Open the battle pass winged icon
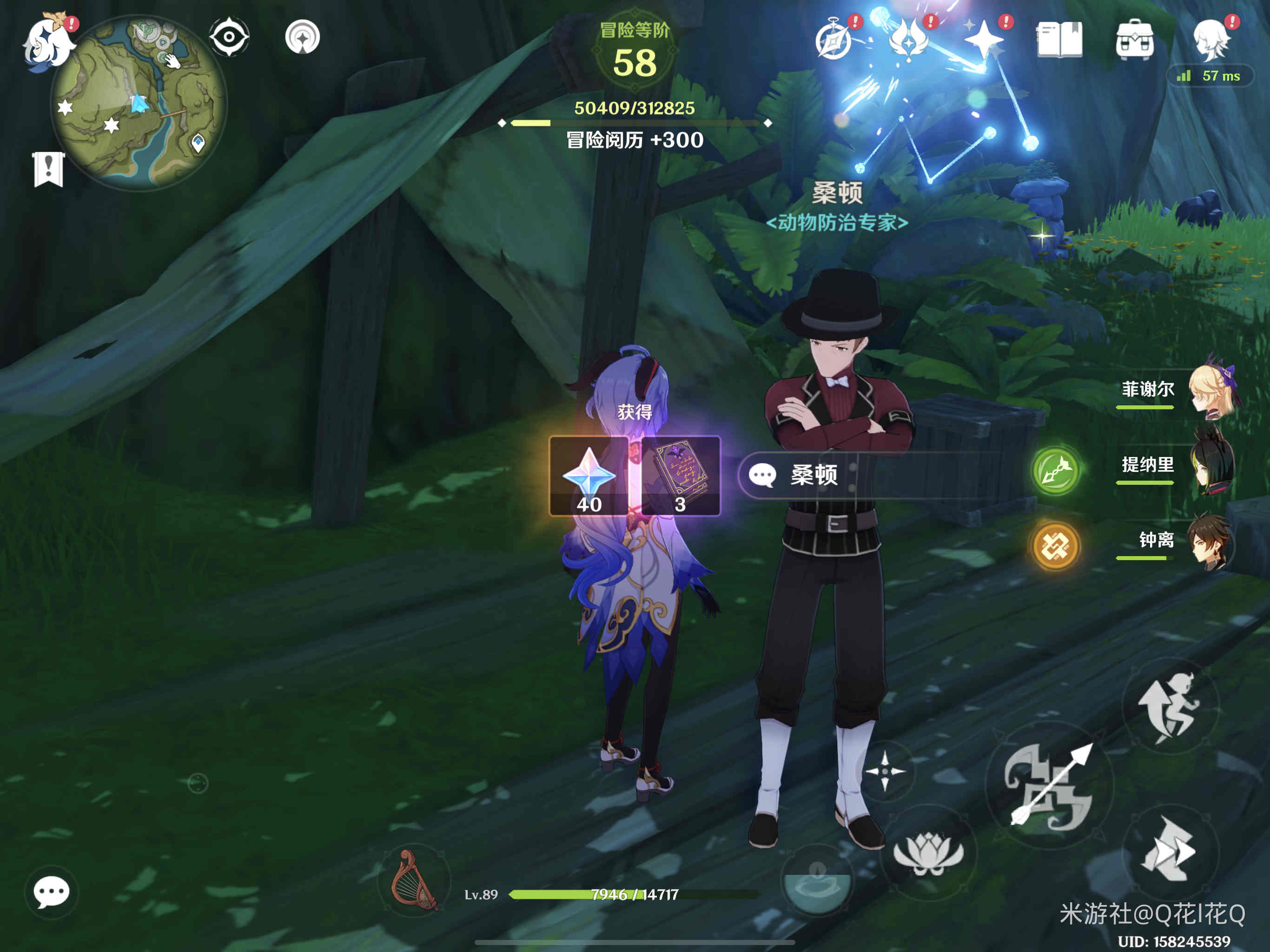This screenshot has height=952, width=1270. click(908, 40)
